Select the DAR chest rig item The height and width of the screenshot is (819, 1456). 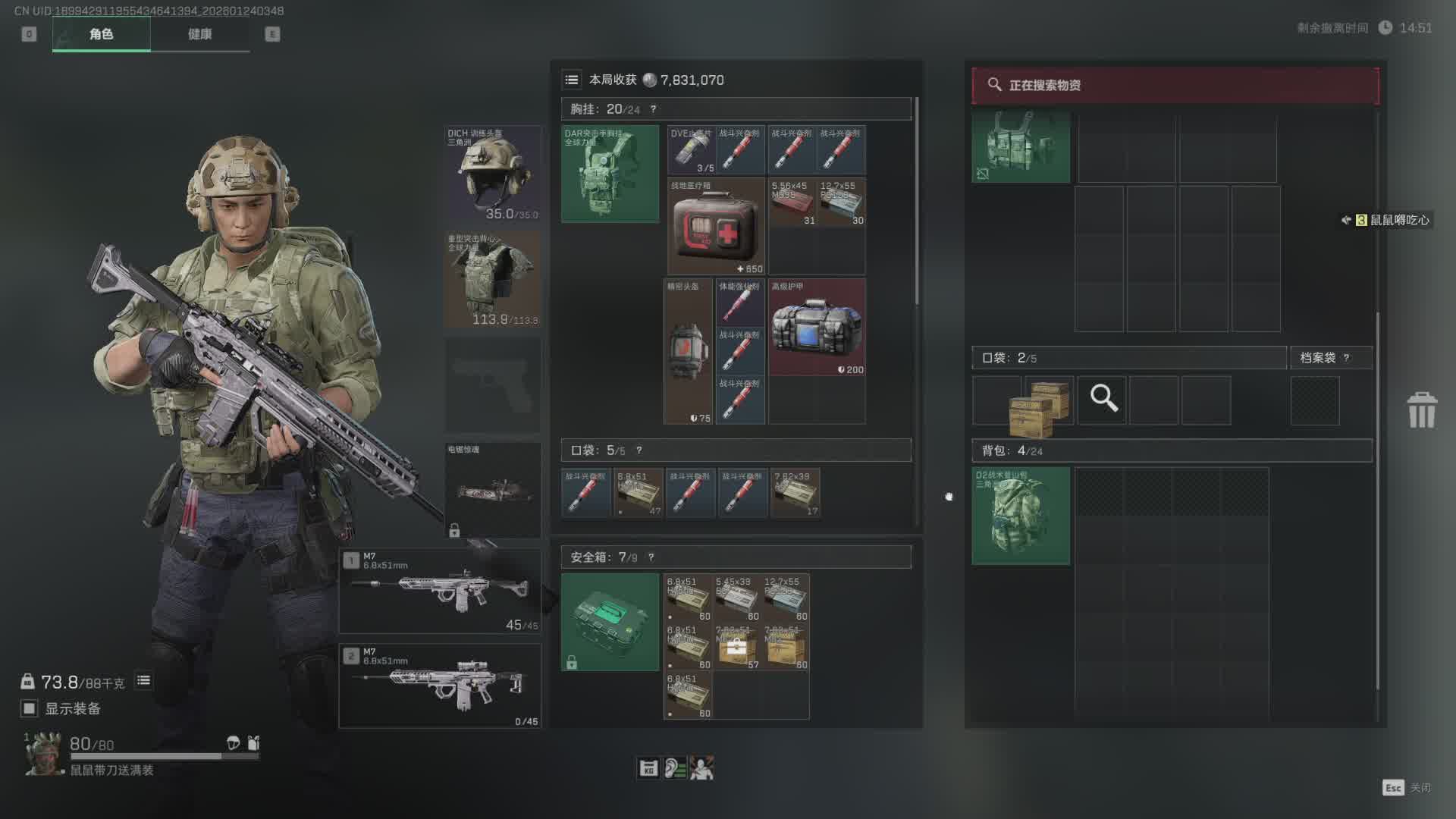(610, 174)
